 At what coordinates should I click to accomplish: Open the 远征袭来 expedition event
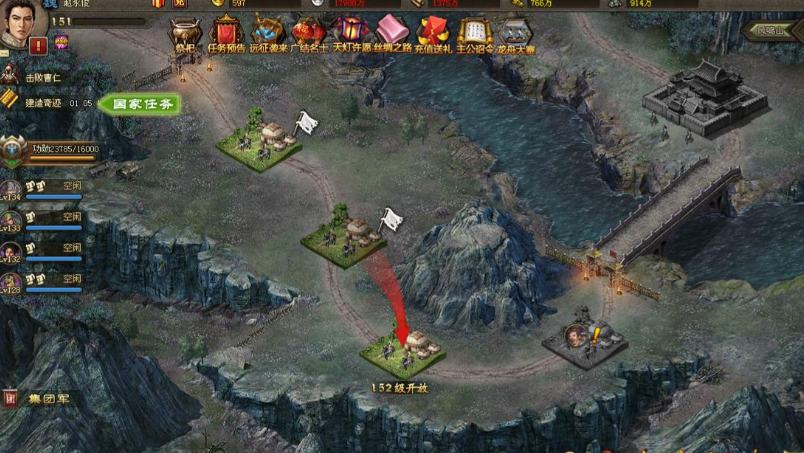point(267,34)
